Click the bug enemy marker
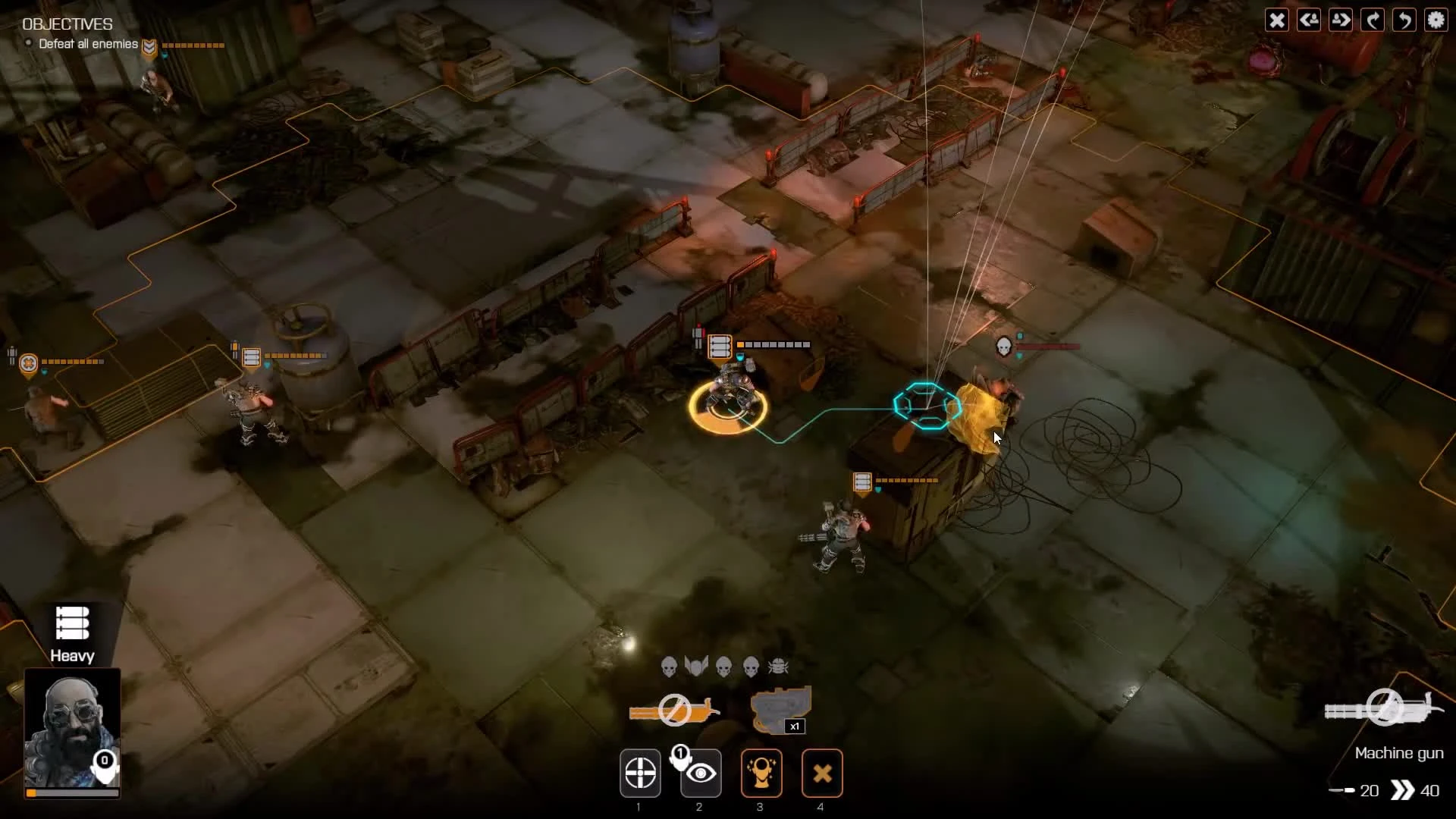 780,665
